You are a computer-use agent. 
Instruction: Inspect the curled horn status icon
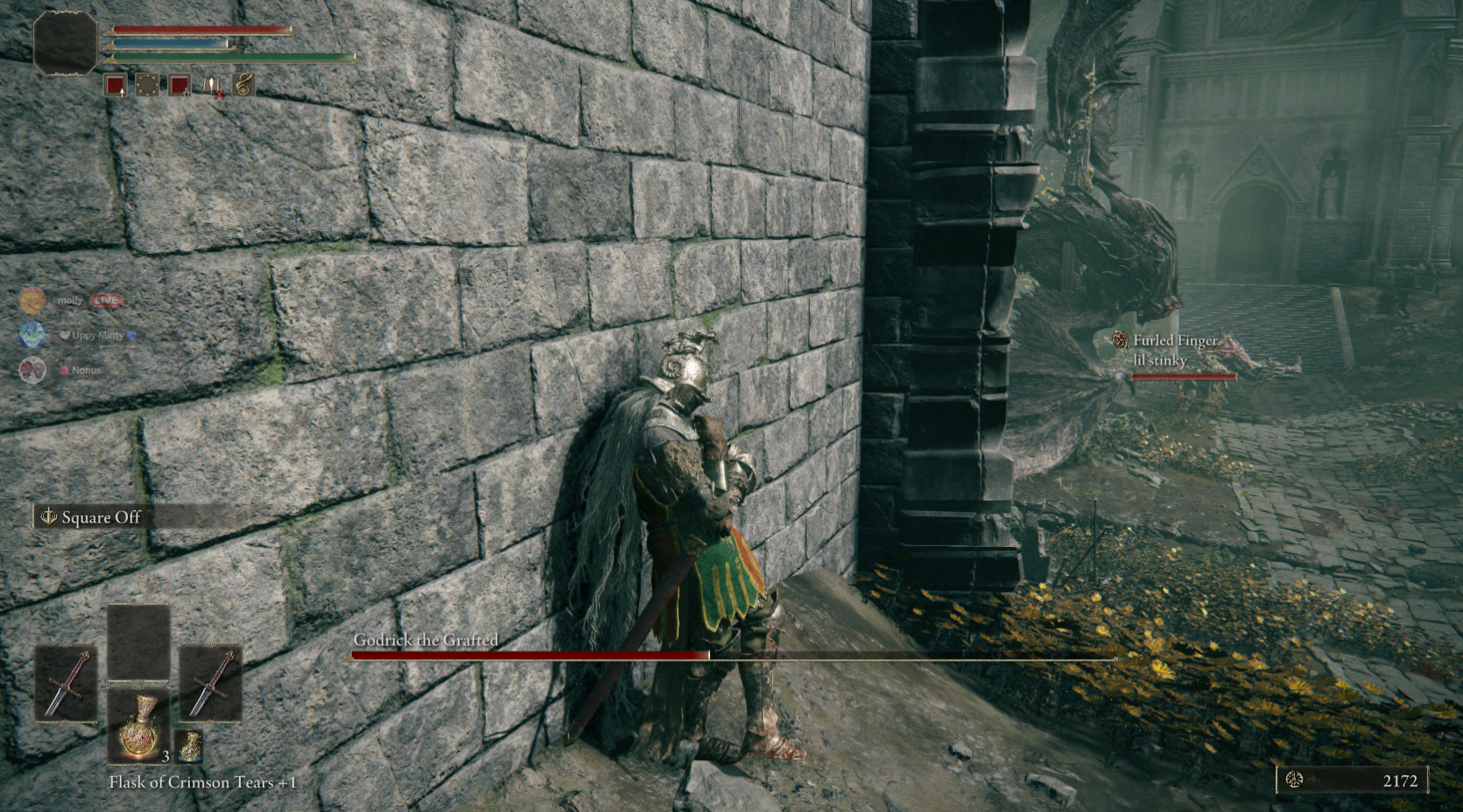(244, 84)
